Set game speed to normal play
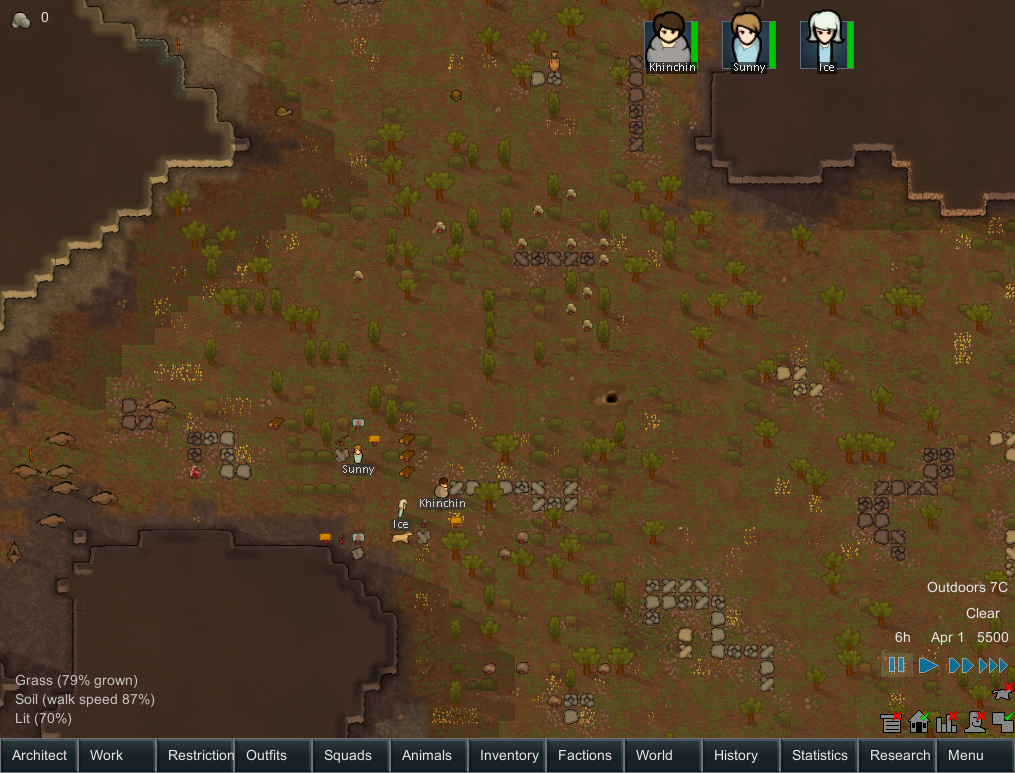The width and height of the screenshot is (1015, 773). point(928,665)
